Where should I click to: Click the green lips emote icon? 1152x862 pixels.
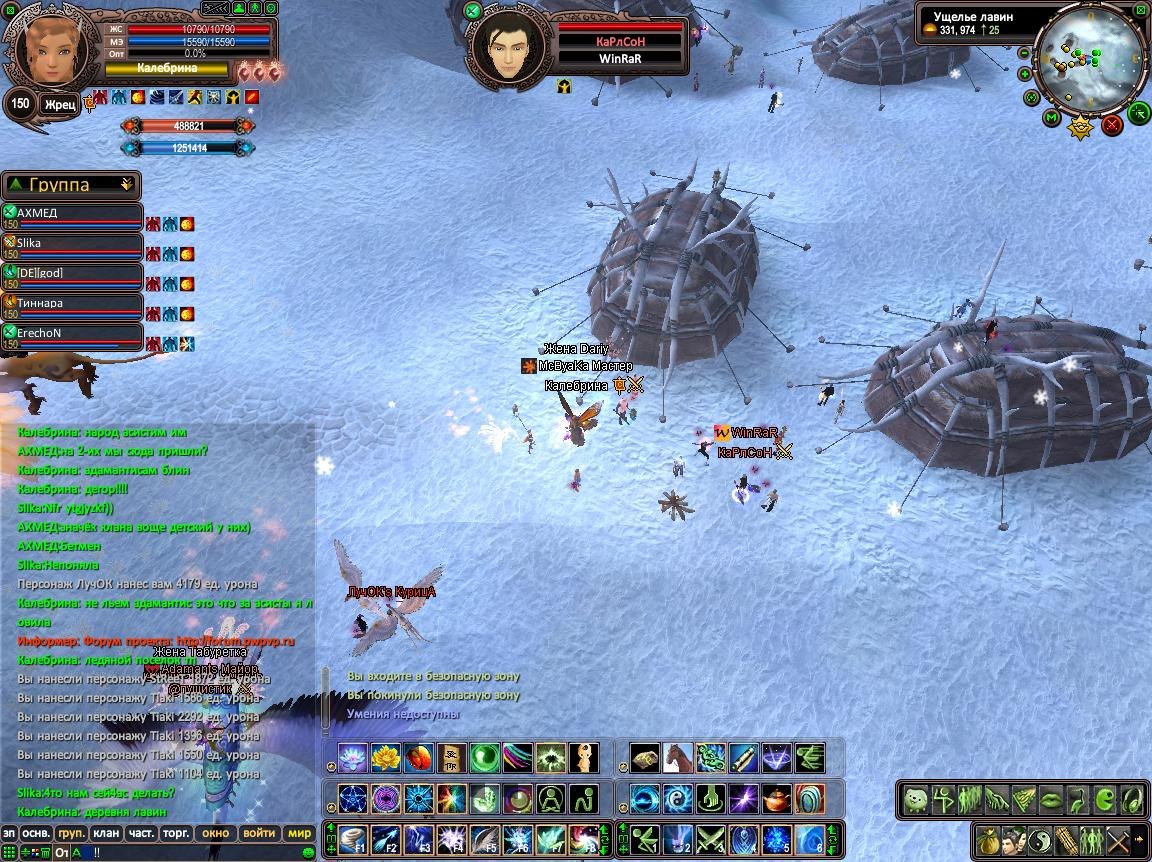tap(1050, 799)
